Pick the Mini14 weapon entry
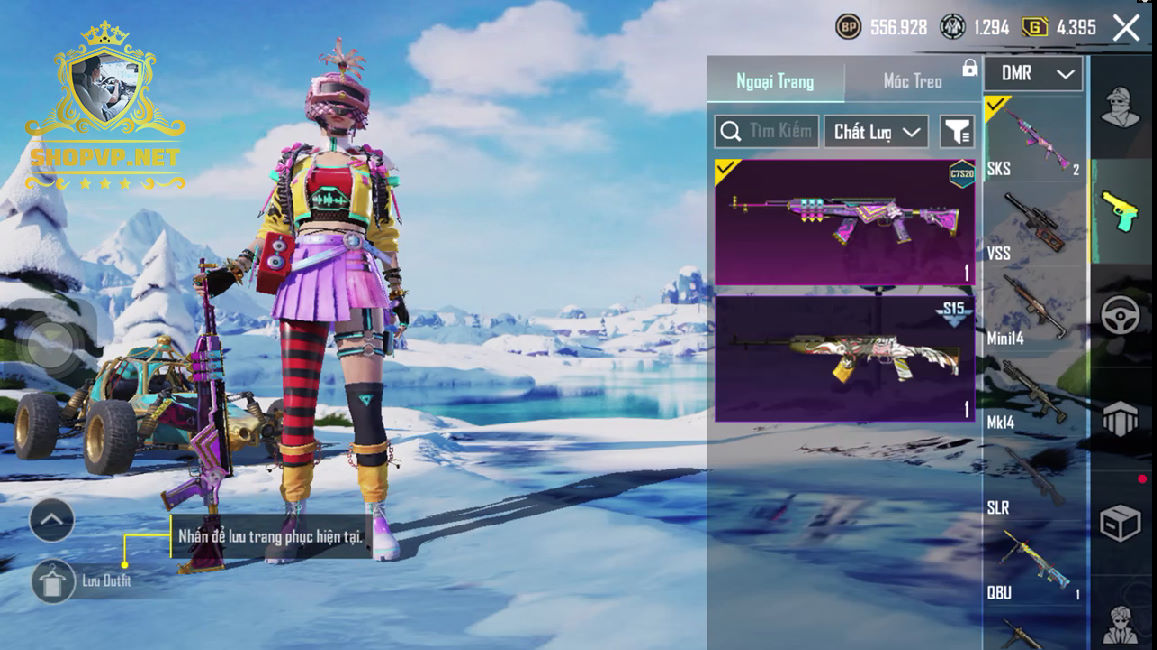1157x650 pixels. coord(1034,309)
